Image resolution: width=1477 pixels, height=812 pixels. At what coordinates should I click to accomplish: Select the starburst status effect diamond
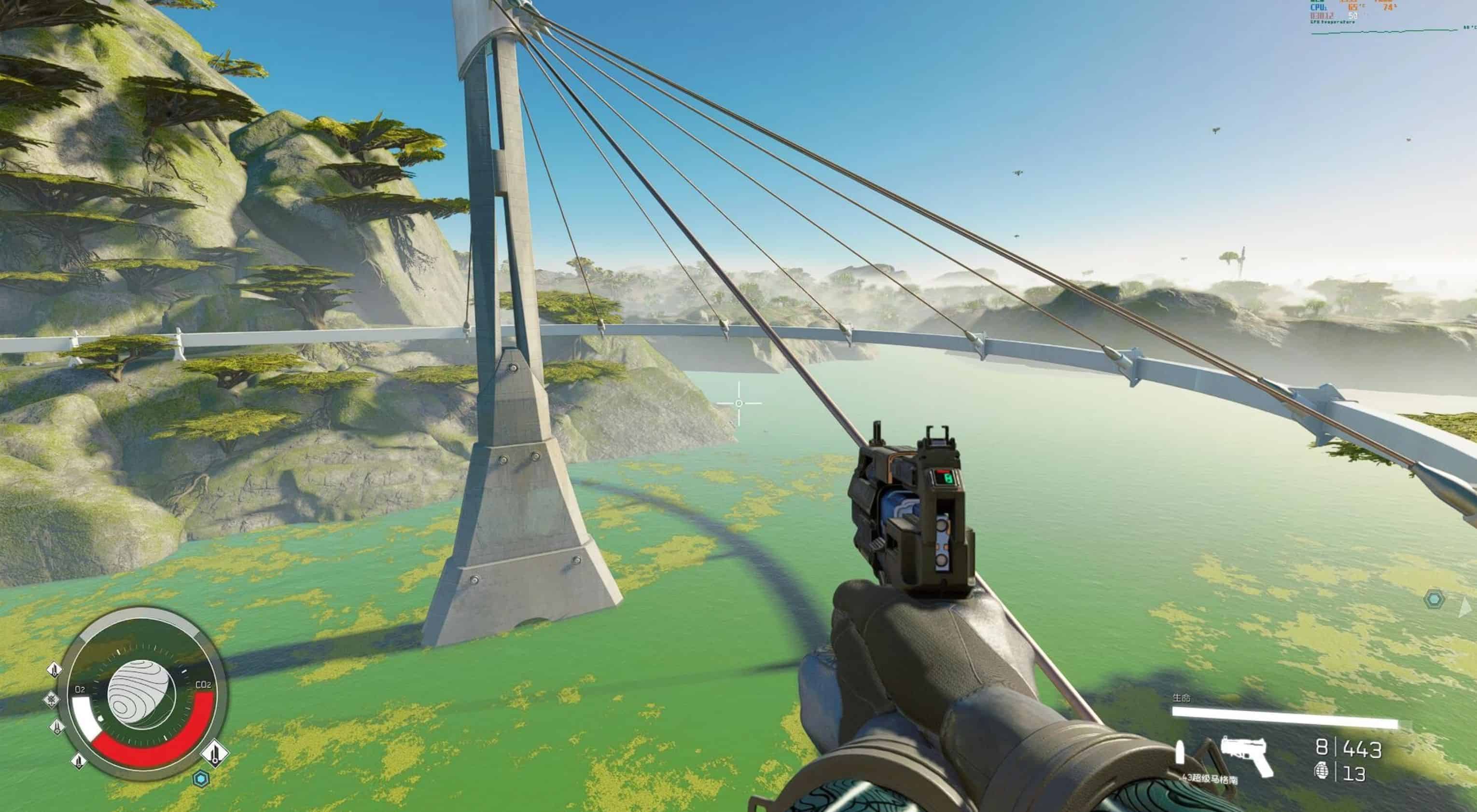point(51,700)
